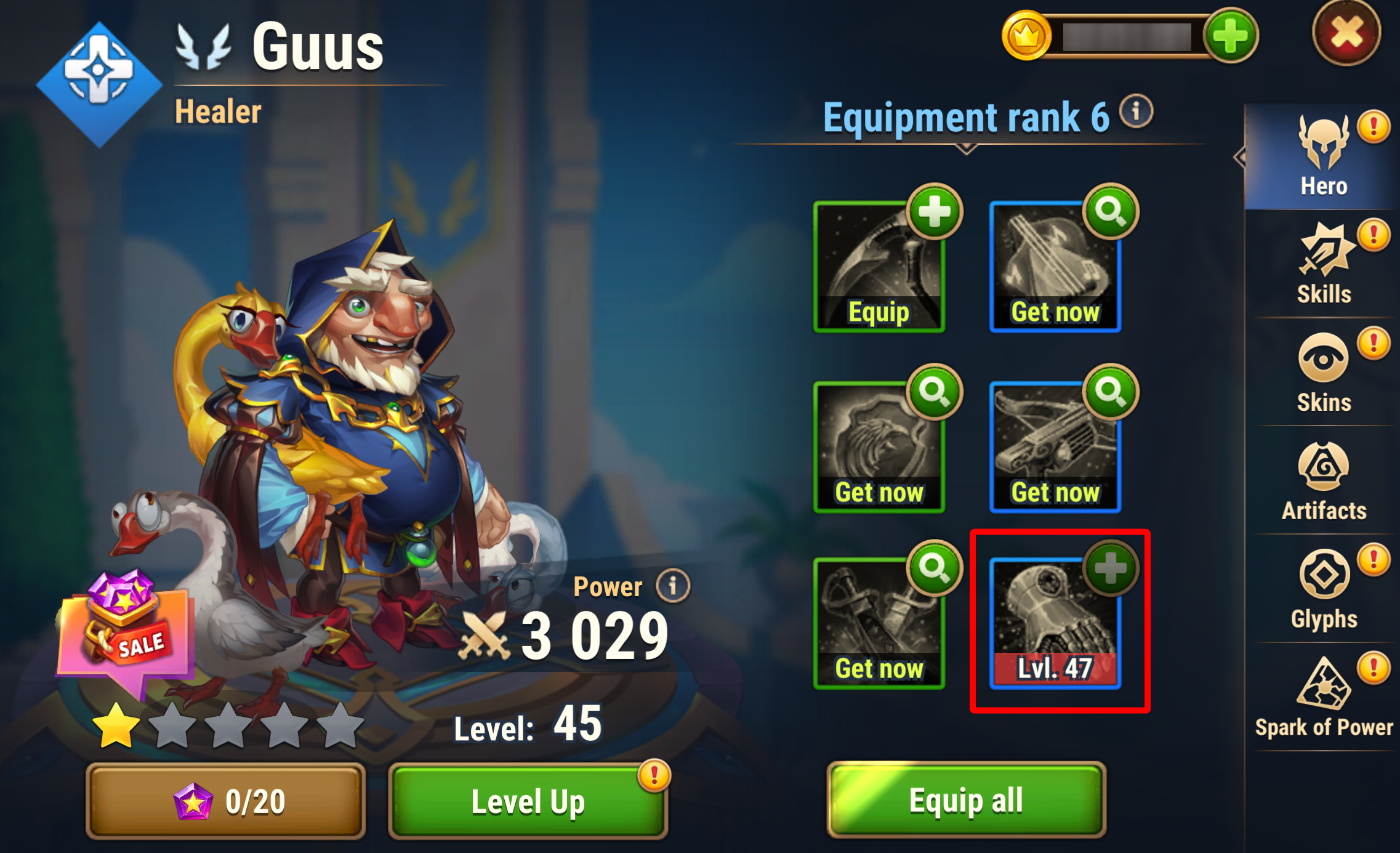Show the Skins tab
This screenshot has width=1400, height=853.
tap(1323, 373)
